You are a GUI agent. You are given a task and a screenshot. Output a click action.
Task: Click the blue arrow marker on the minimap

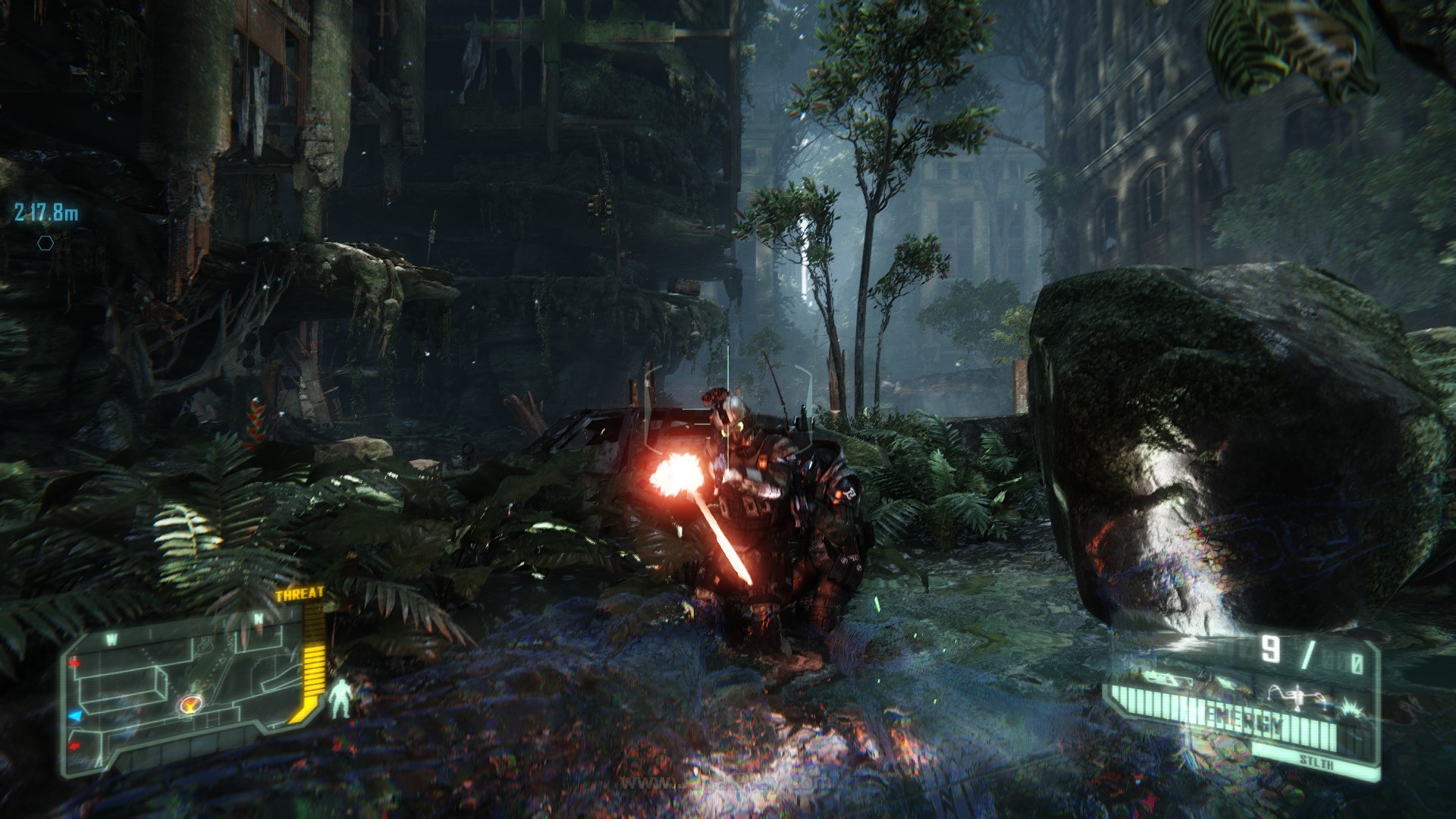(x=75, y=715)
